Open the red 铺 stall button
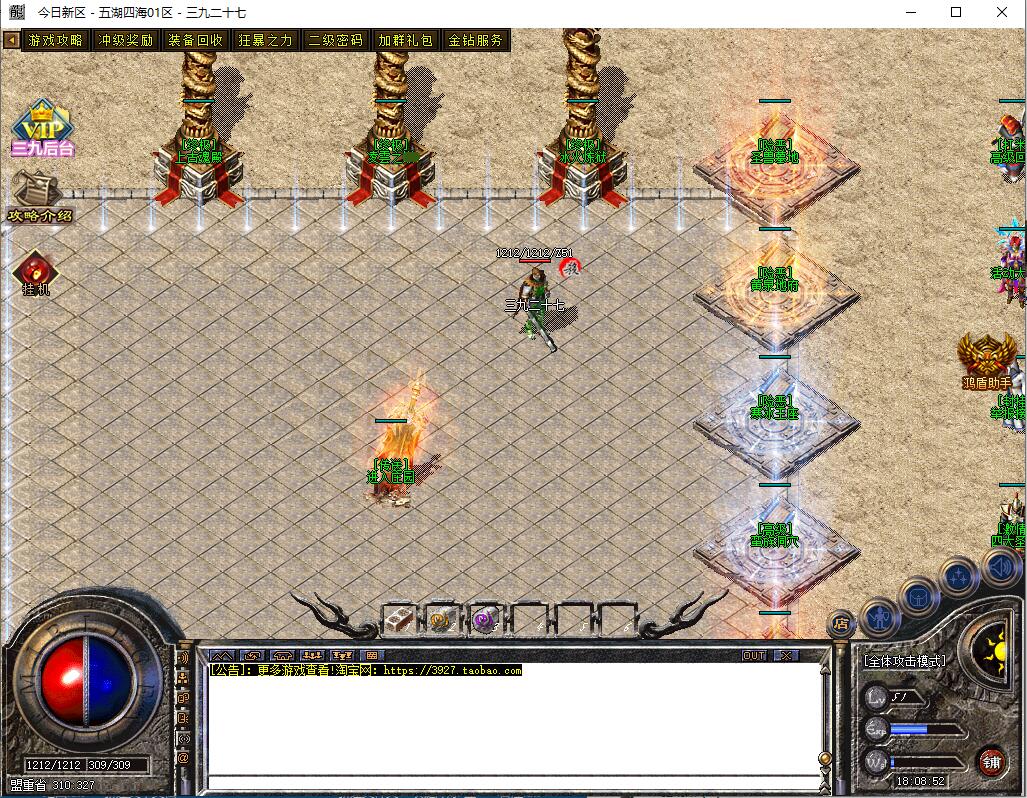This screenshot has height=798, width=1027. pyautogui.click(x=991, y=760)
